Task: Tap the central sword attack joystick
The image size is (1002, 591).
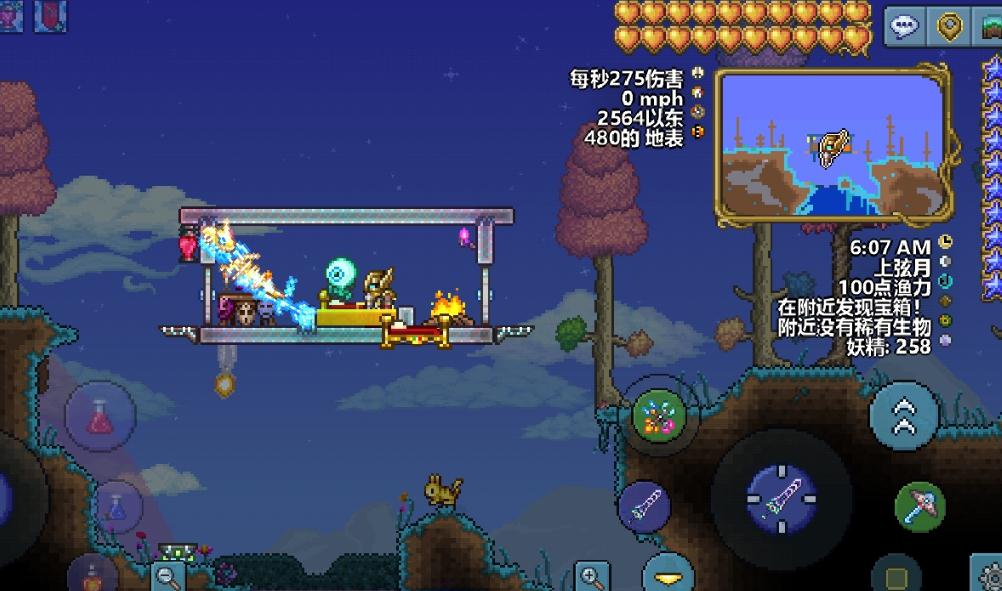Action: [781, 498]
